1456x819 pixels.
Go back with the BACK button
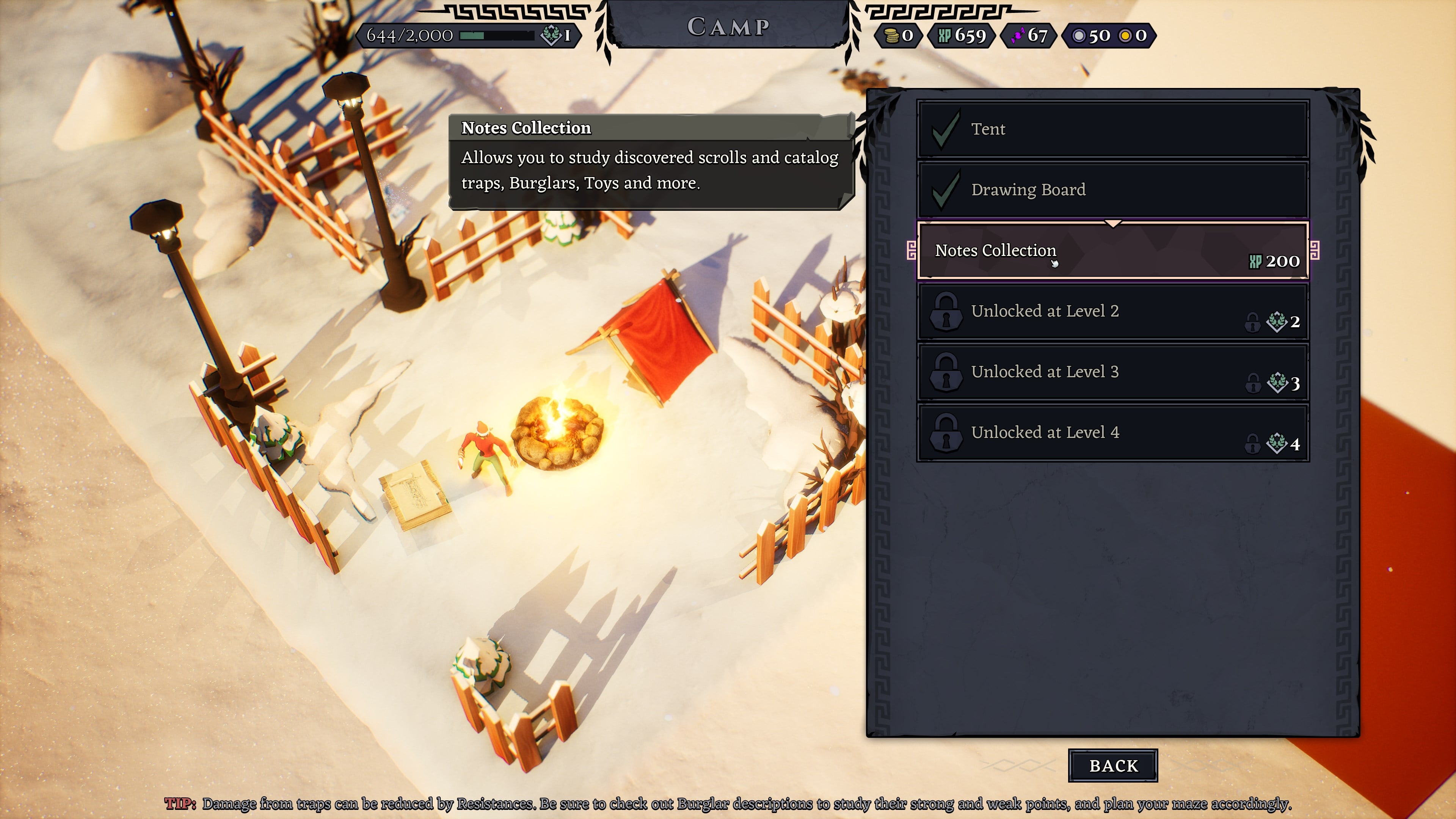(x=1112, y=765)
